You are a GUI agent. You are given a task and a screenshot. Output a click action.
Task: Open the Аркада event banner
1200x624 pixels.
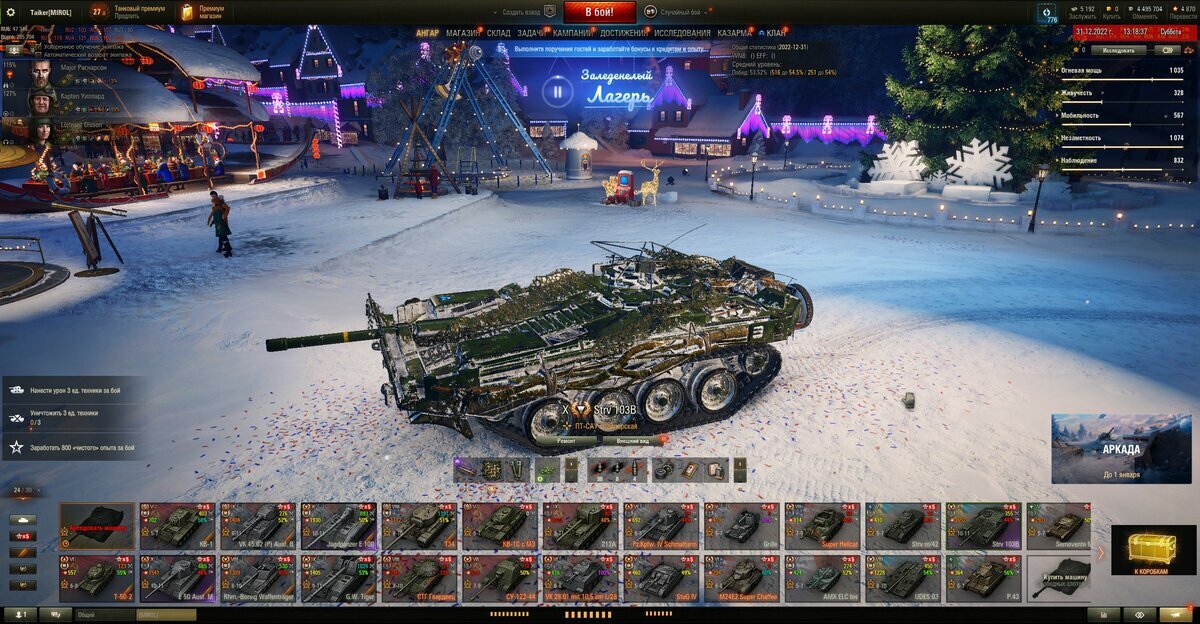[x=1121, y=449]
